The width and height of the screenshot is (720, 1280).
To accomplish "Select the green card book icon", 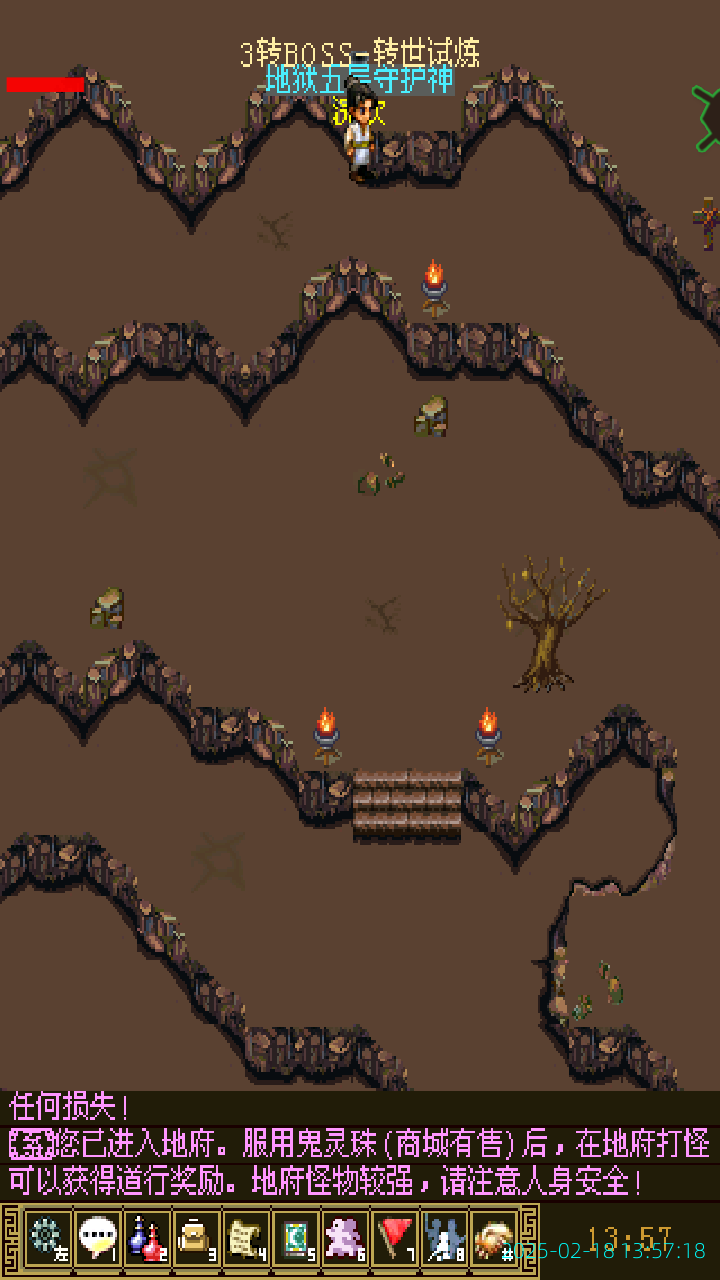I will (296, 1238).
